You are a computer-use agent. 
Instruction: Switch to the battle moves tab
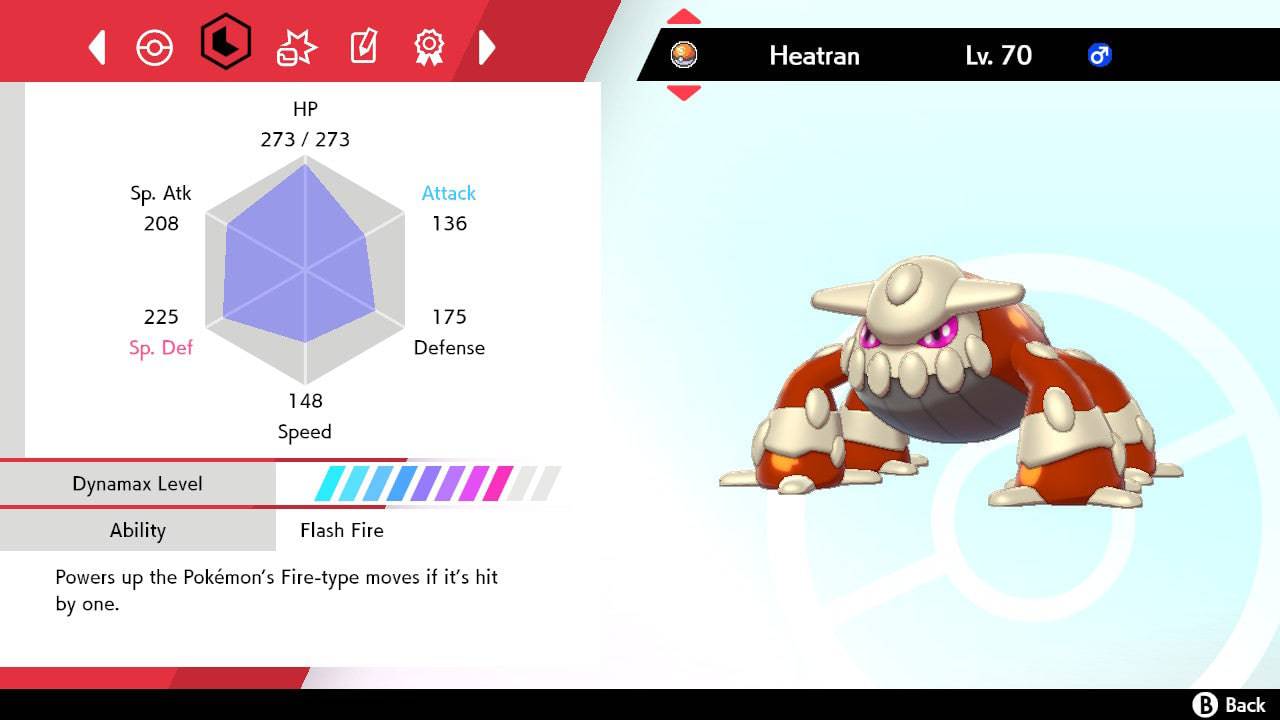pyautogui.click(x=296, y=47)
